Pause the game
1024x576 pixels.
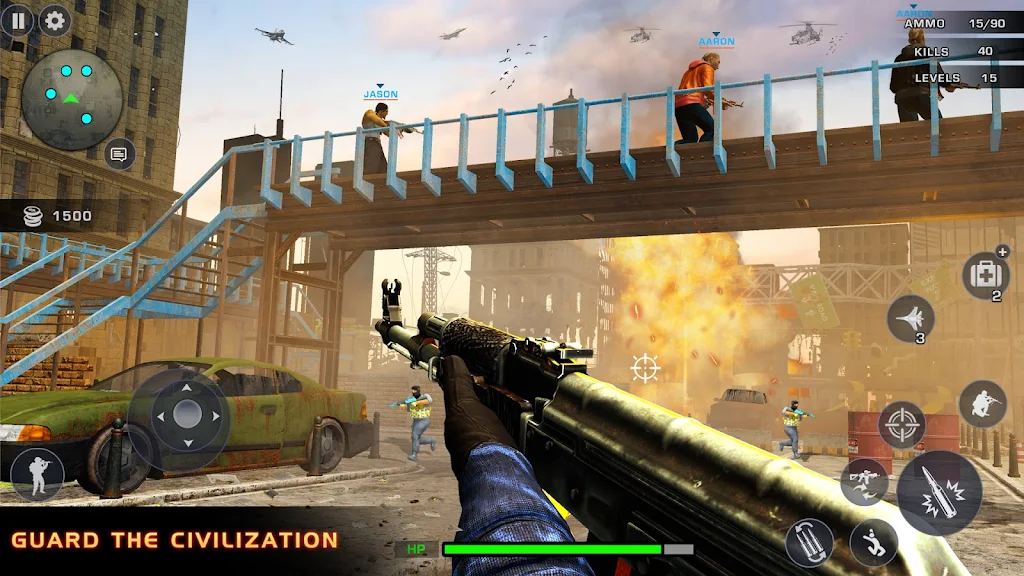point(16,20)
